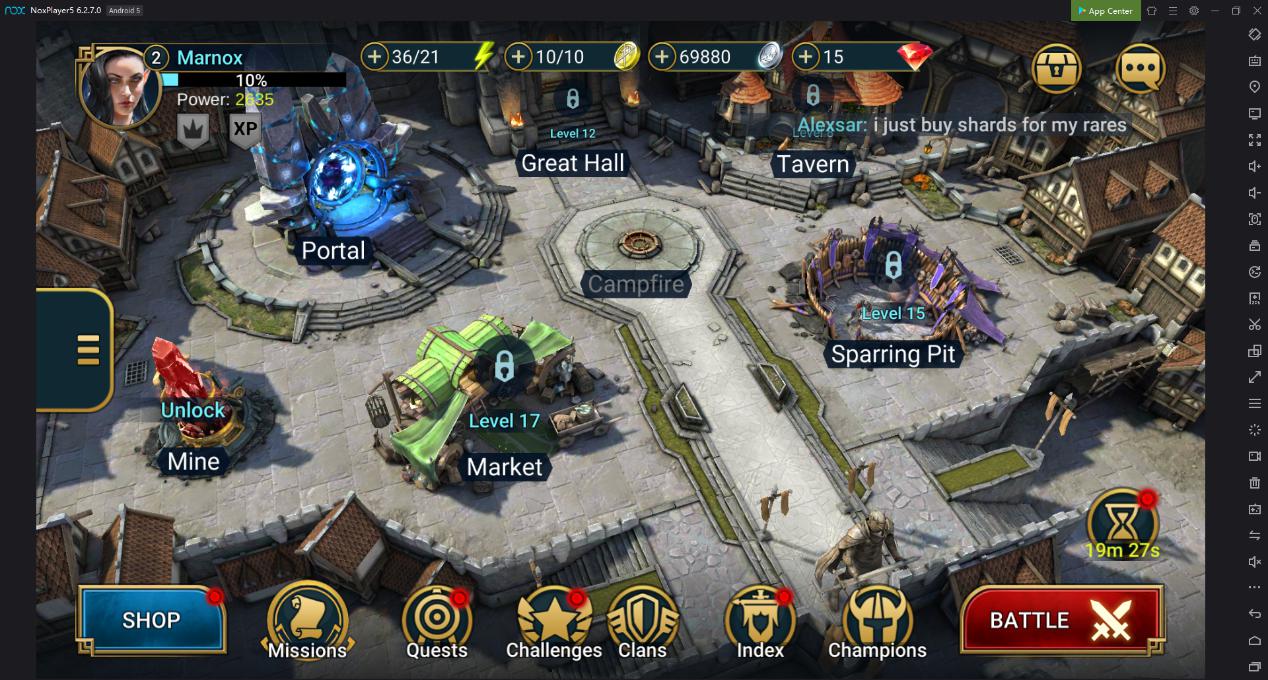Buy gems via the plus button
The image size is (1268, 680).
tap(806, 57)
